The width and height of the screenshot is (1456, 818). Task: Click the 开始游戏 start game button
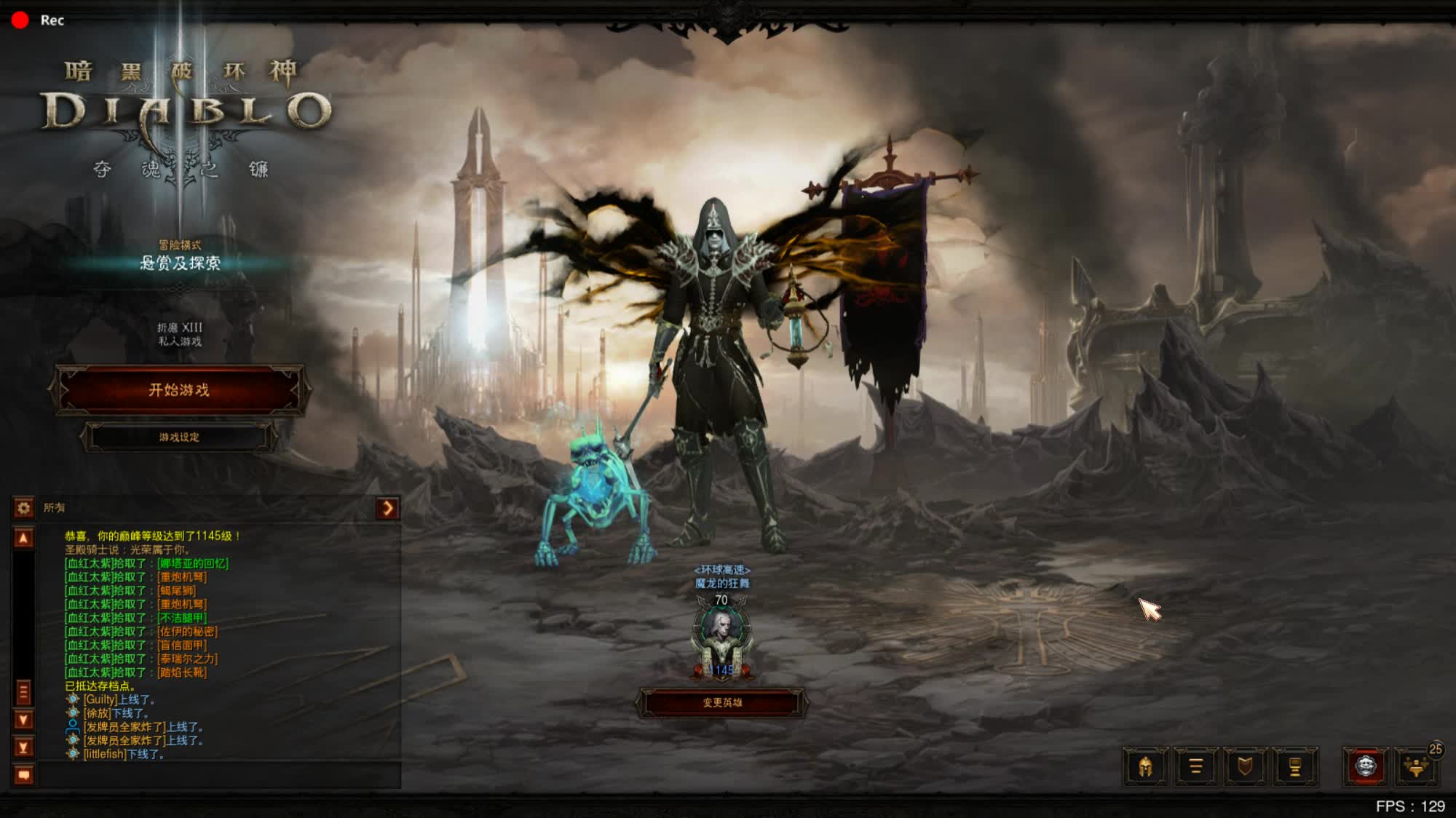pyautogui.click(x=179, y=390)
